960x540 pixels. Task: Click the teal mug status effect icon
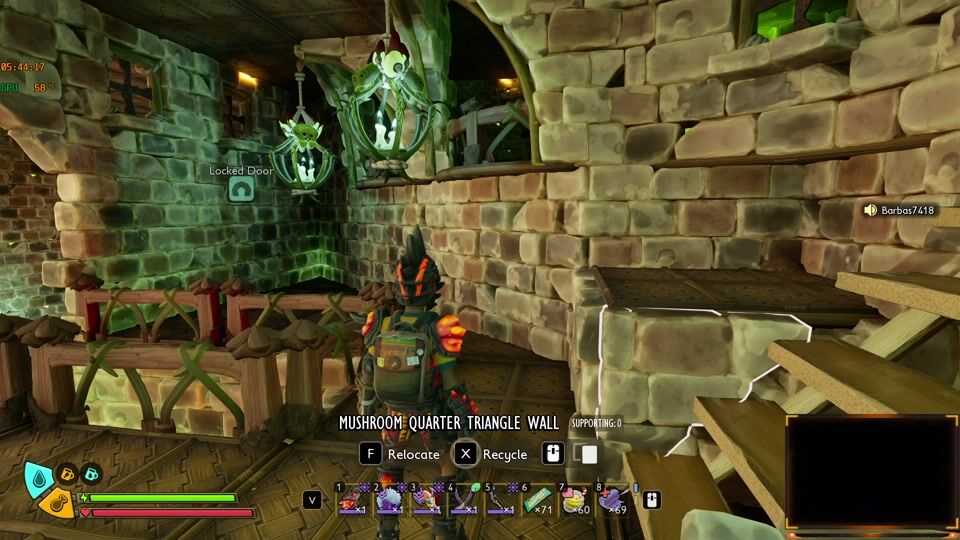[91, 473]
